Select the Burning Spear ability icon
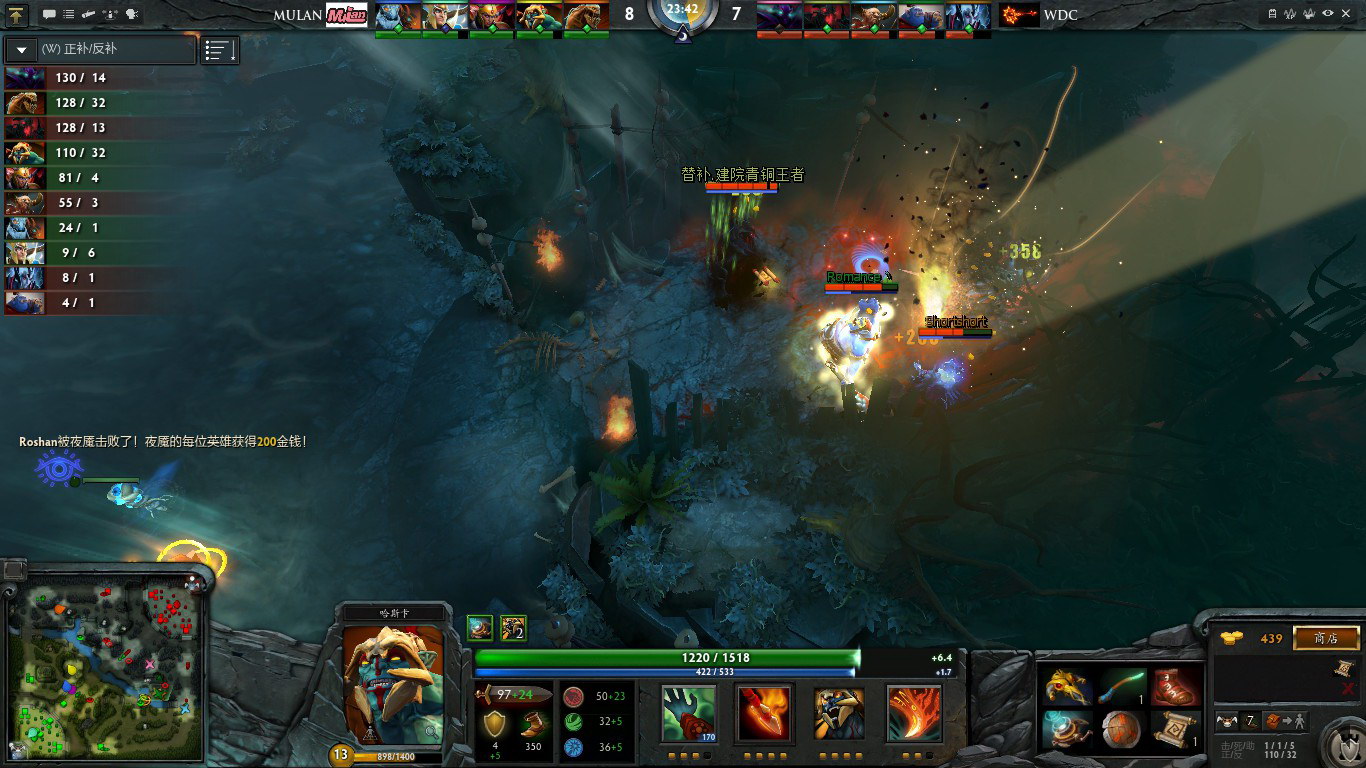This screenshot has width=1366, height=768. point(765,713)
